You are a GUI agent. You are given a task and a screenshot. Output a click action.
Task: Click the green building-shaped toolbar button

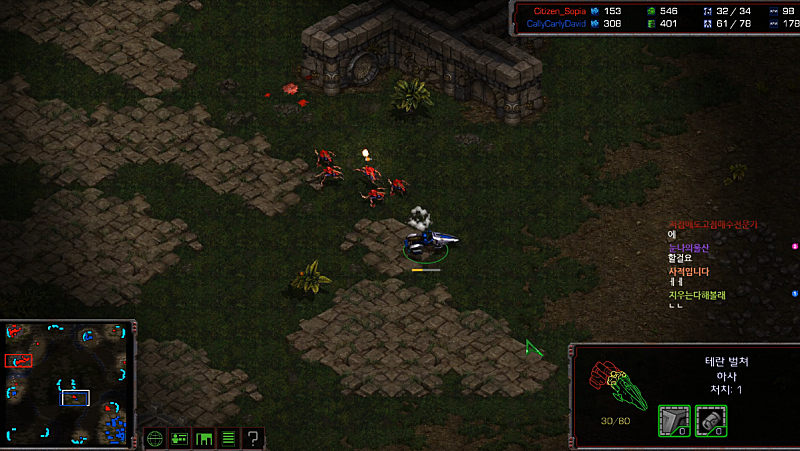(x=204, y=438)
